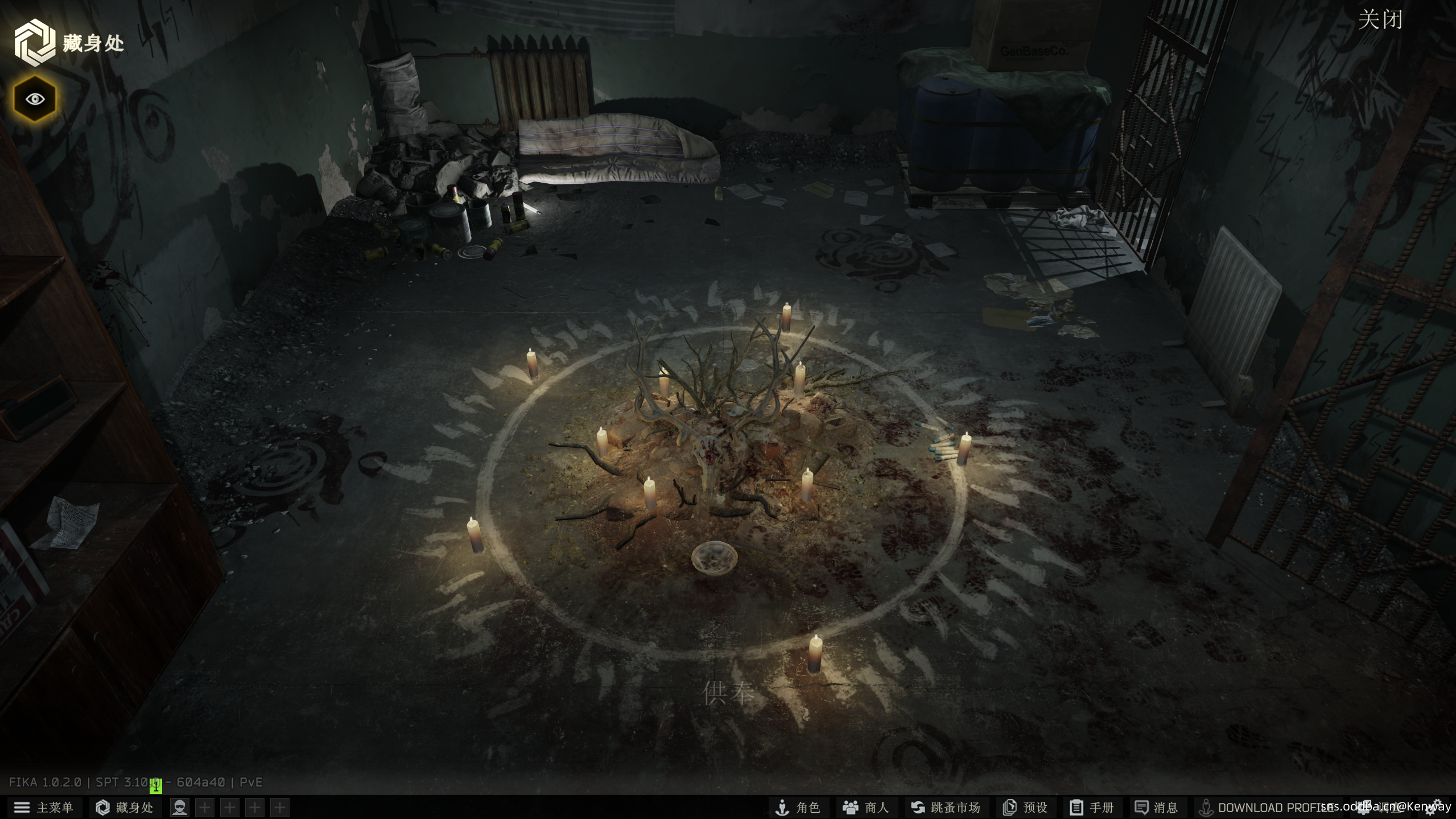Open the 消息 messages panel
The width and height of the screenshot is (1456, 819).
click(1156, 807)
